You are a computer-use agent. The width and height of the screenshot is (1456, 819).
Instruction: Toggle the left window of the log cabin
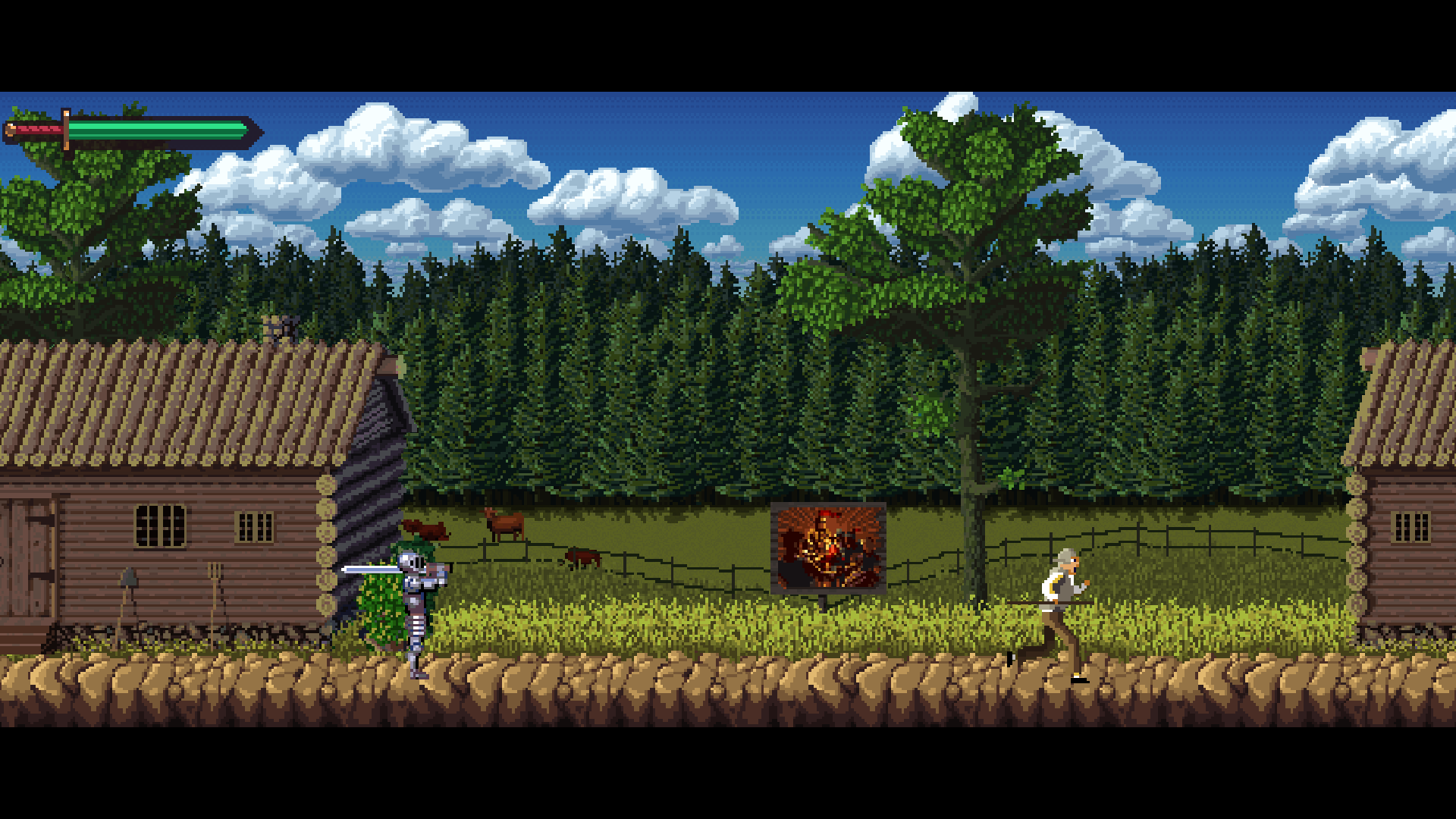pyautogui.click(x=160, y=527)
